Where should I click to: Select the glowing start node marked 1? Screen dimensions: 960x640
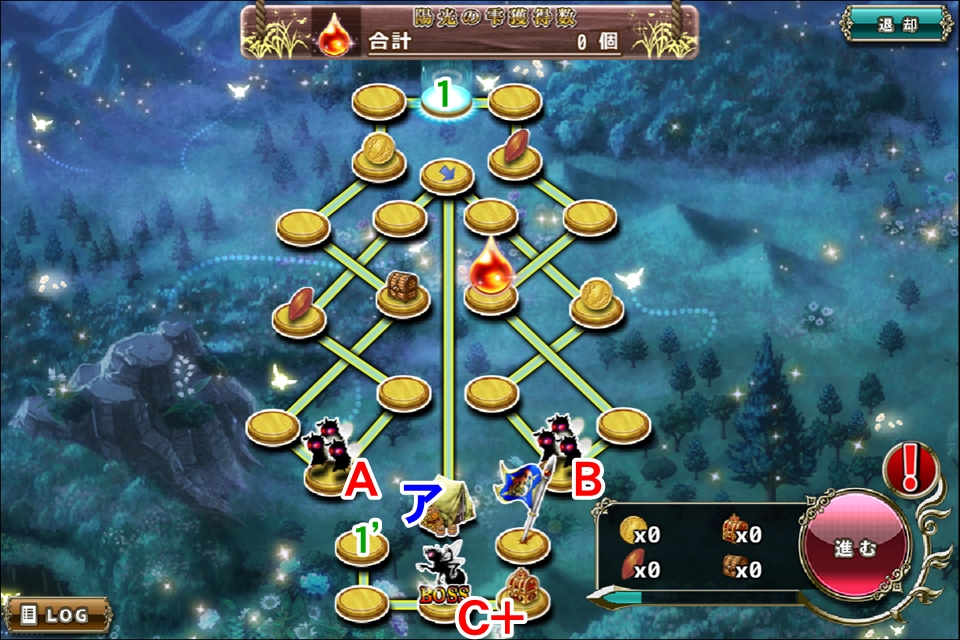point(447,98)
